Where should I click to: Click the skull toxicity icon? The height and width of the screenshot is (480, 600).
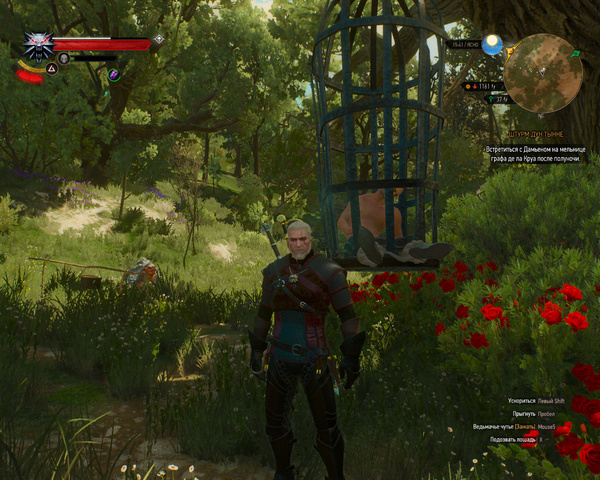coord(64,58)
